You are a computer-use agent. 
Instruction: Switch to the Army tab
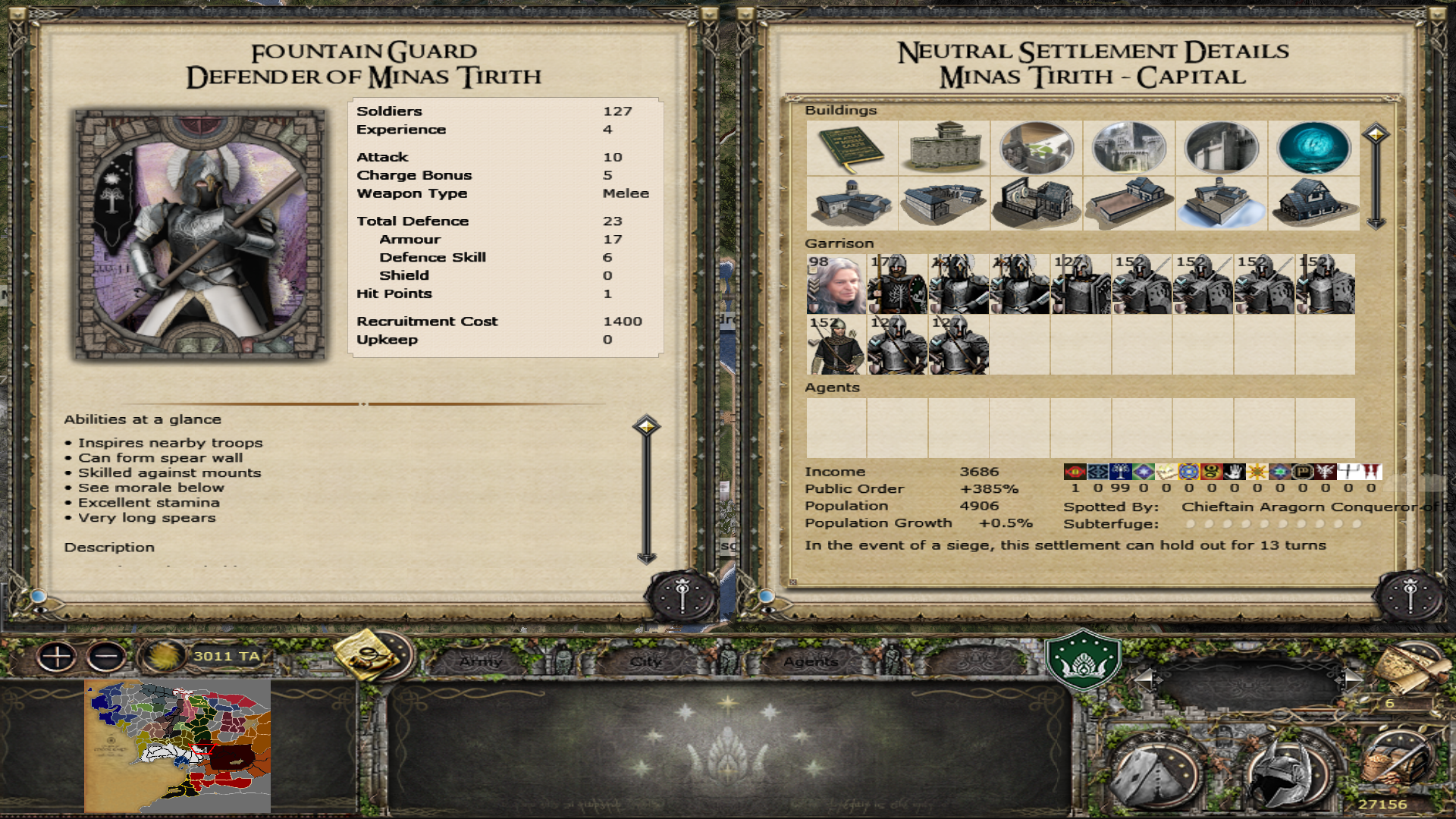pos(481,661)
